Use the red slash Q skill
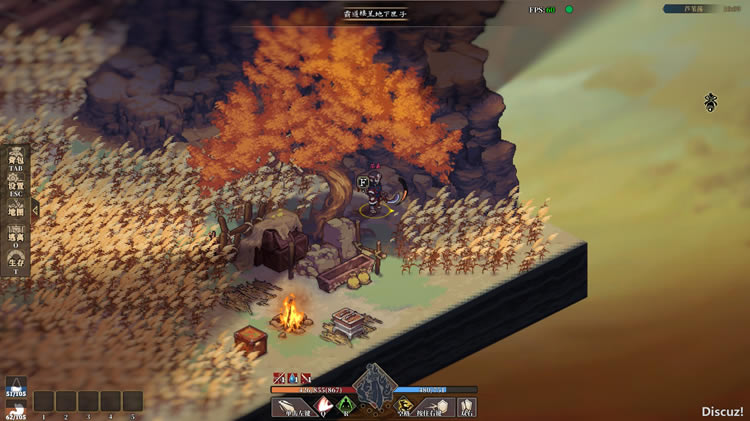Image resolution: width=750 pixels, height=421 pixels. pyautogui.click(x=326, y=406)
